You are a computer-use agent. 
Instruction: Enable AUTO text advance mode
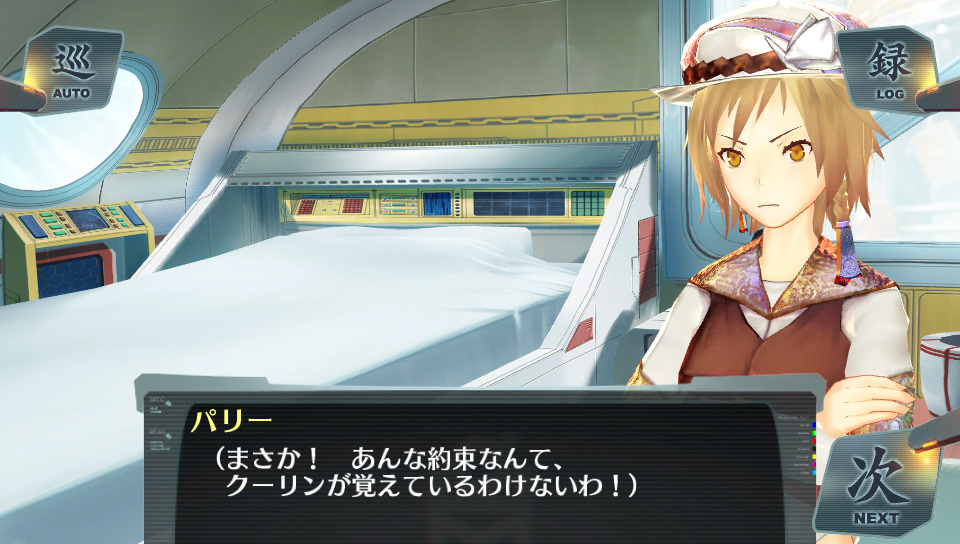(70, 70)
